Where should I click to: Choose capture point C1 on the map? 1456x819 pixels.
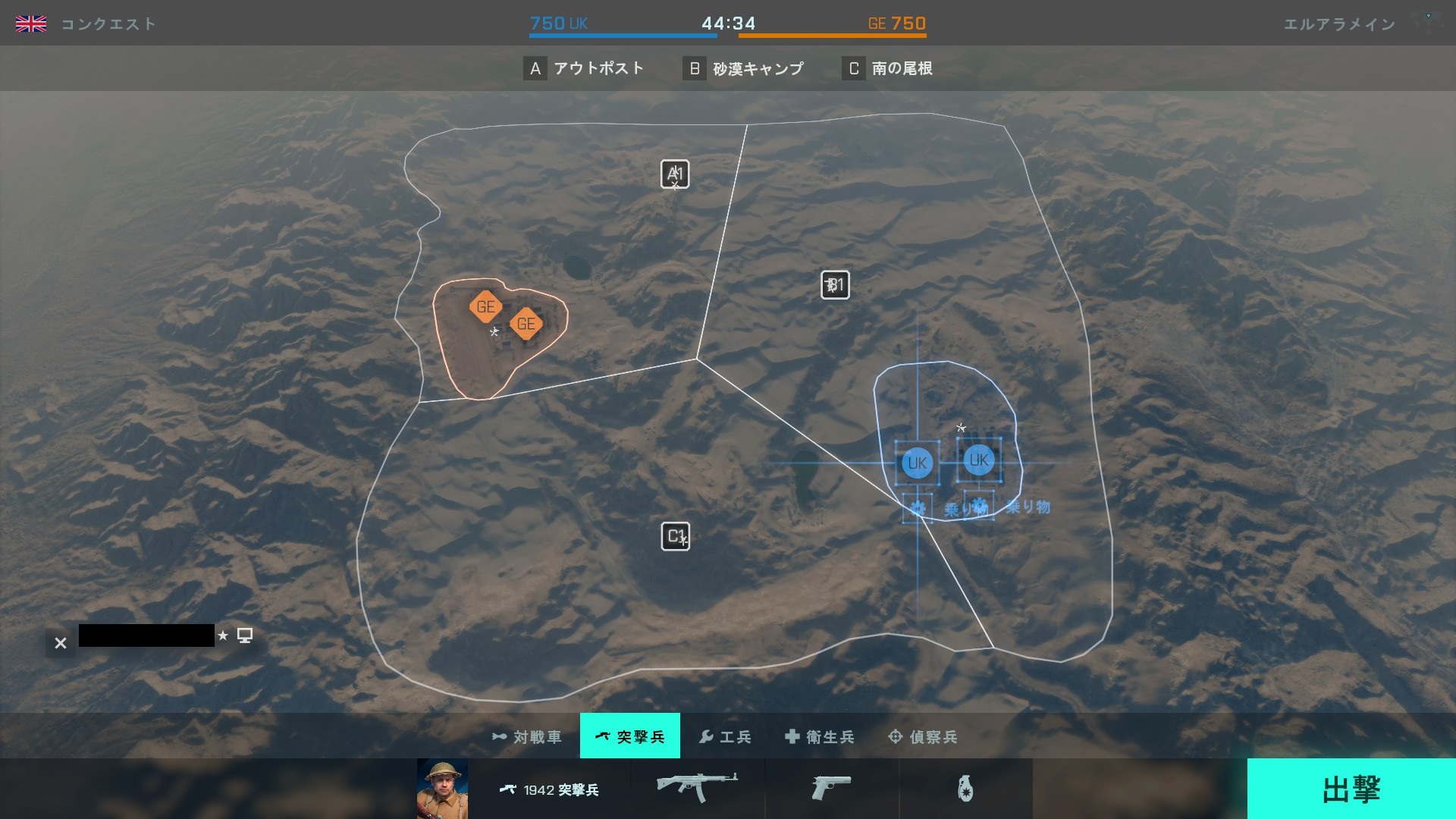(675, 536)
